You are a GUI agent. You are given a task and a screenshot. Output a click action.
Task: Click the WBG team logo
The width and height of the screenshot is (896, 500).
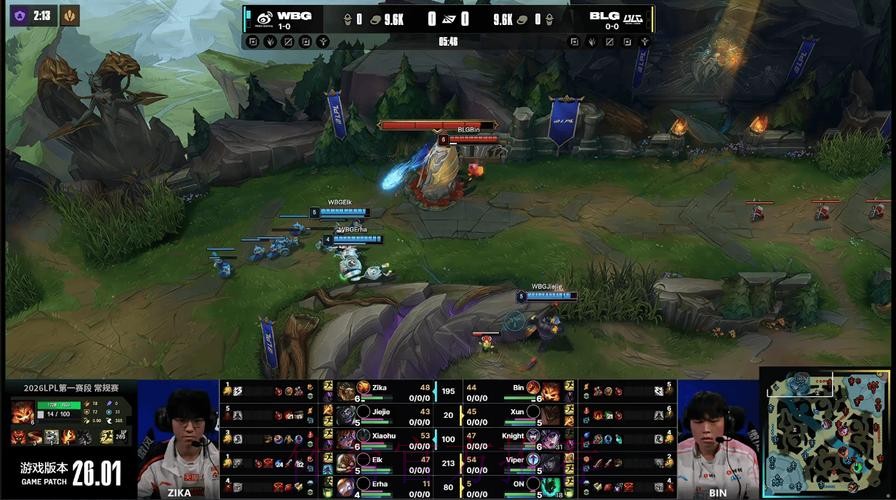tap(263, 17)
